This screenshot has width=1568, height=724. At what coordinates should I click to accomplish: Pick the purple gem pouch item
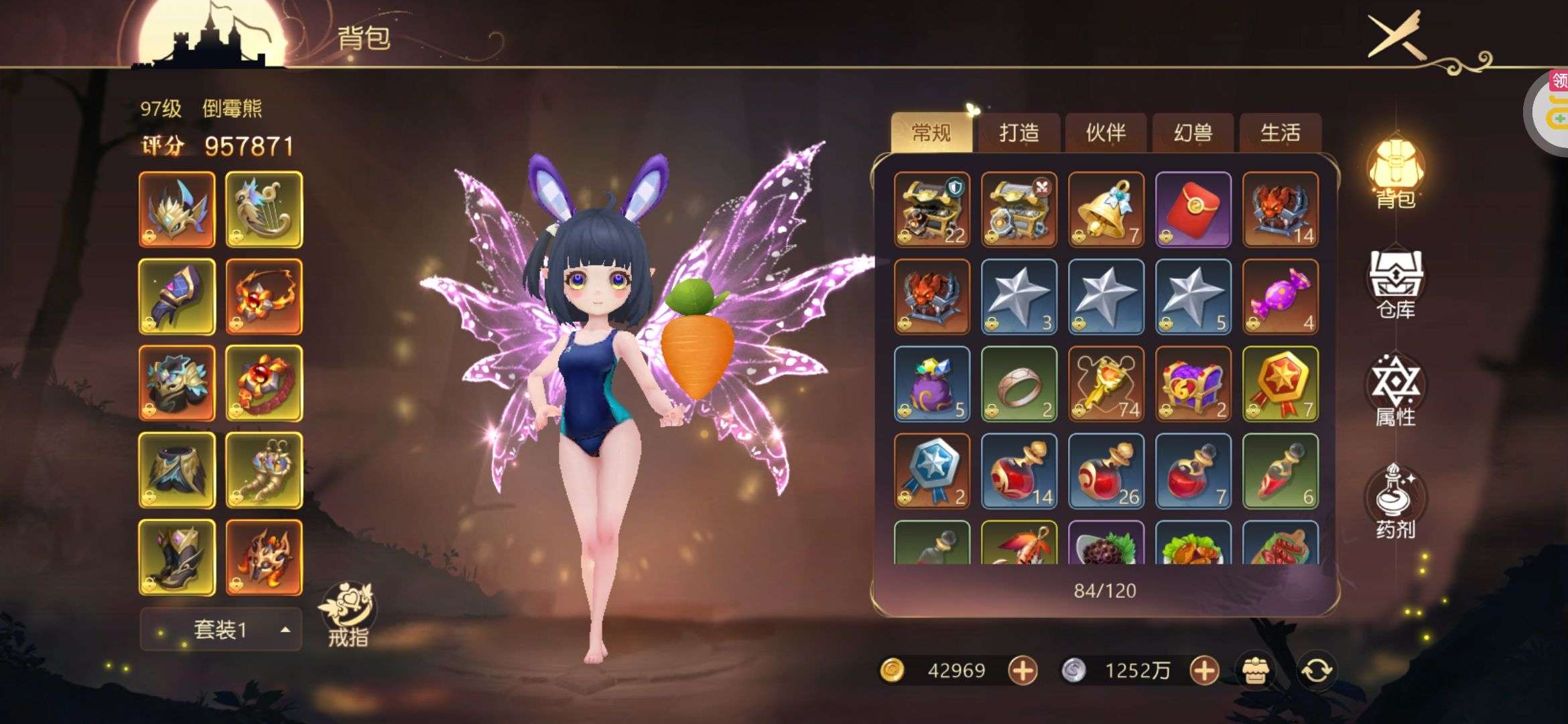931,383
